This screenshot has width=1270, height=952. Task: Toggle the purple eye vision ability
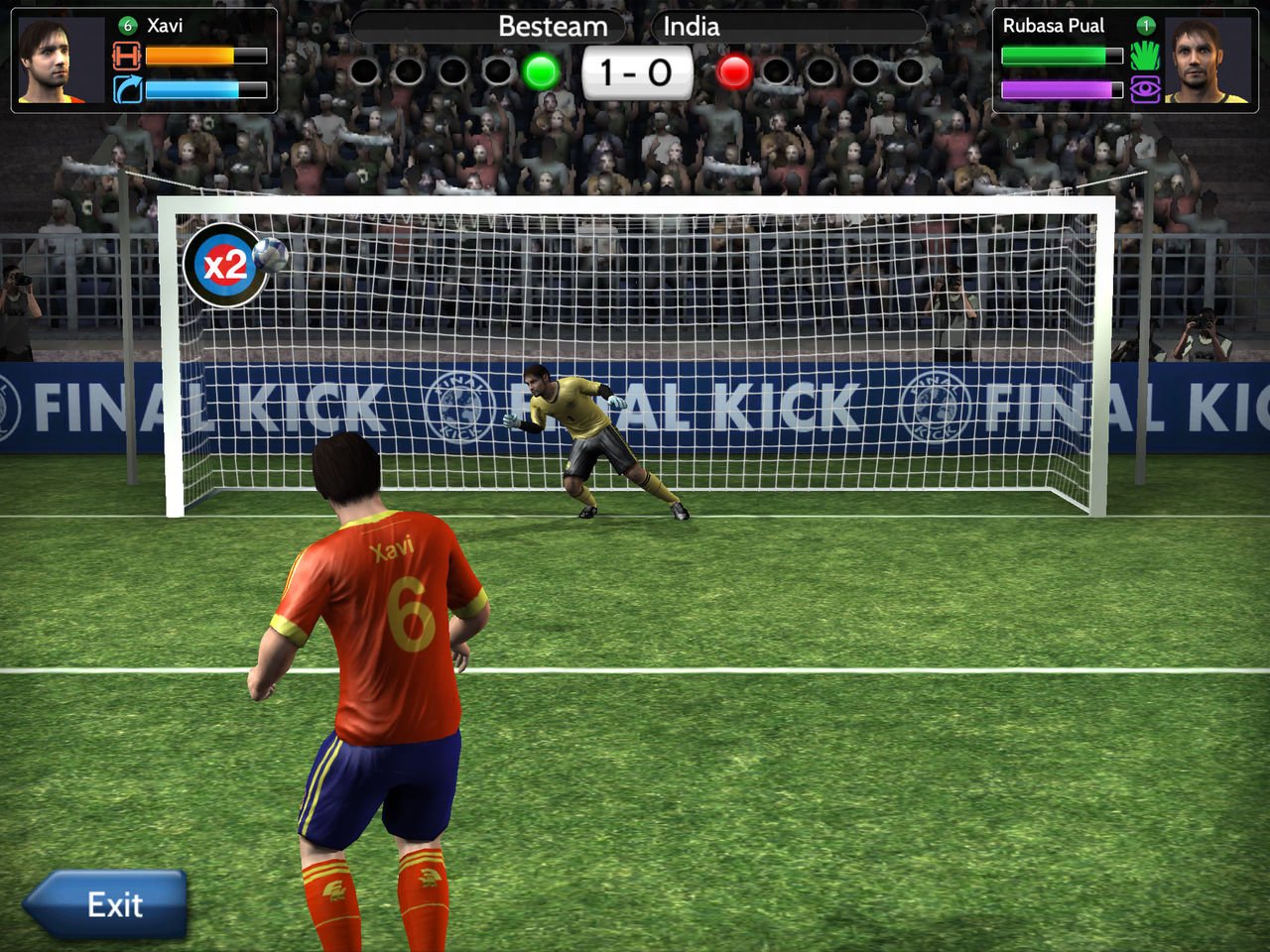tap(1143, 91)
